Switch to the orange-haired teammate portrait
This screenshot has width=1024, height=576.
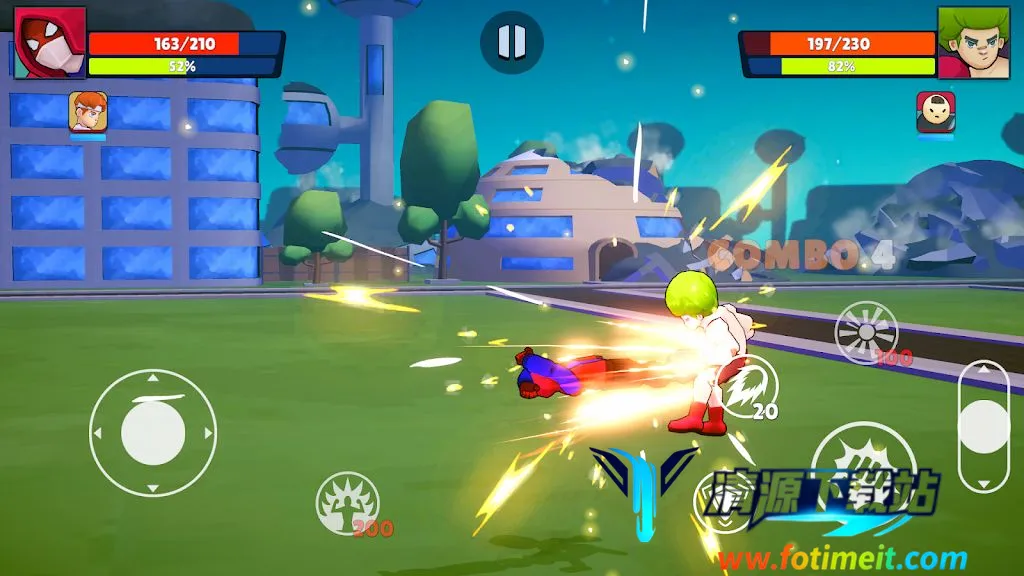coord(88,112)
